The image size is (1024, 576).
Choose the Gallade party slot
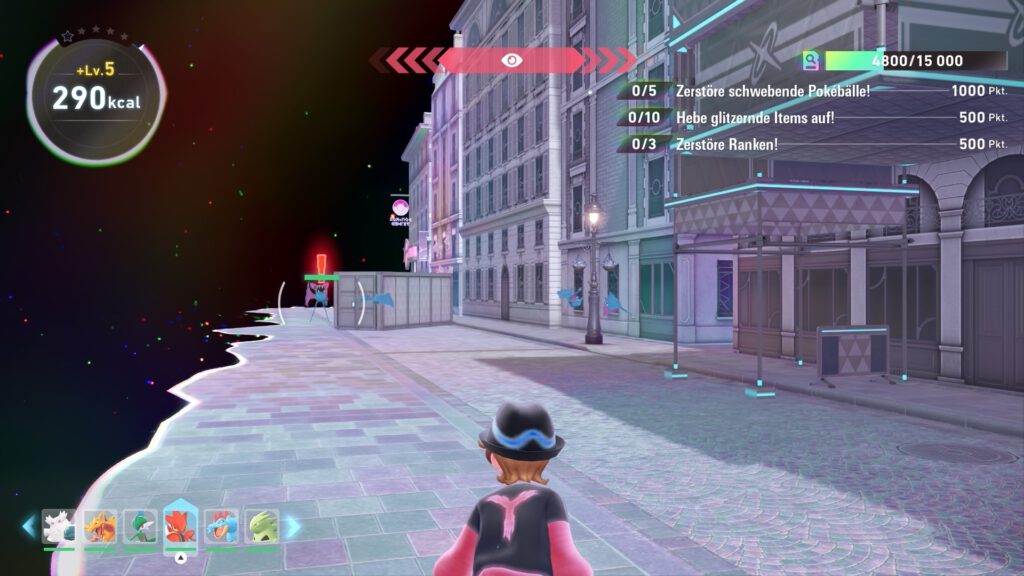140,526
